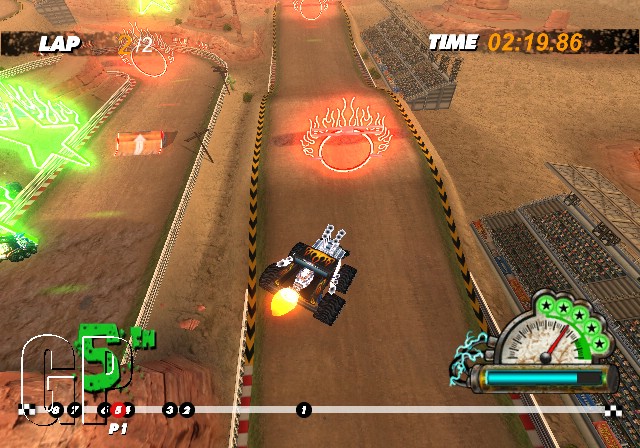Select racer marker 7 on the progress track
The width and height of the screenshot is (640, 448).
(x=75, y=410)
